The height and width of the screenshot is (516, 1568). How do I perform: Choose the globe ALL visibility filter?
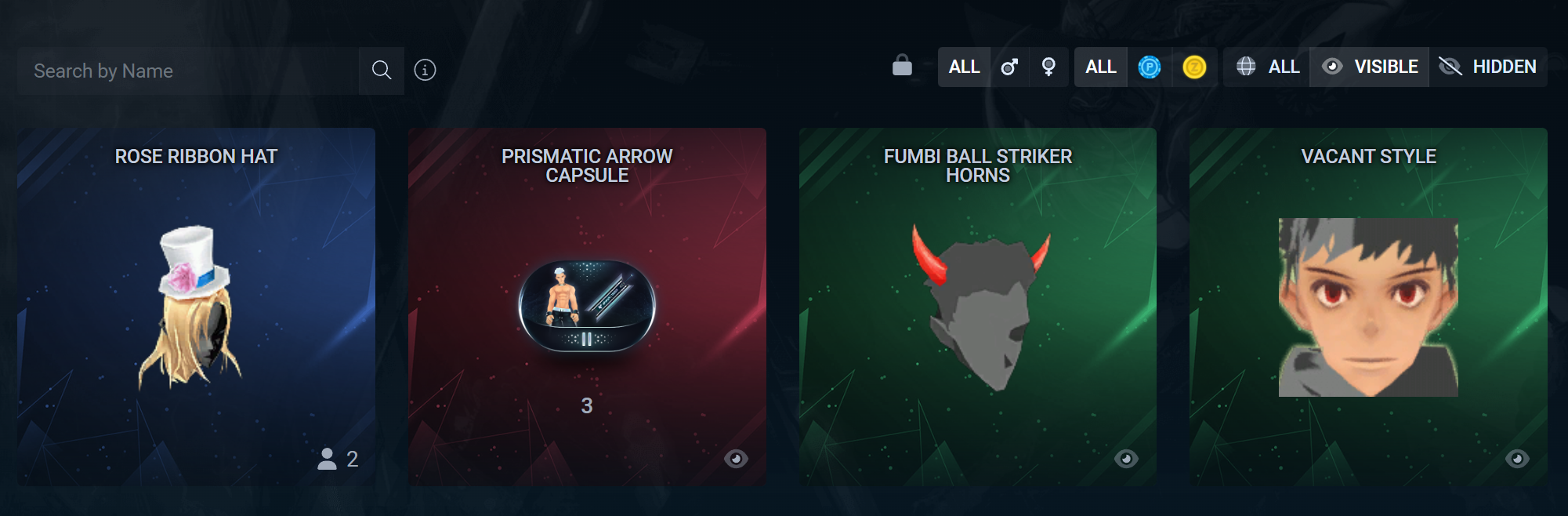click(1267, 67)
